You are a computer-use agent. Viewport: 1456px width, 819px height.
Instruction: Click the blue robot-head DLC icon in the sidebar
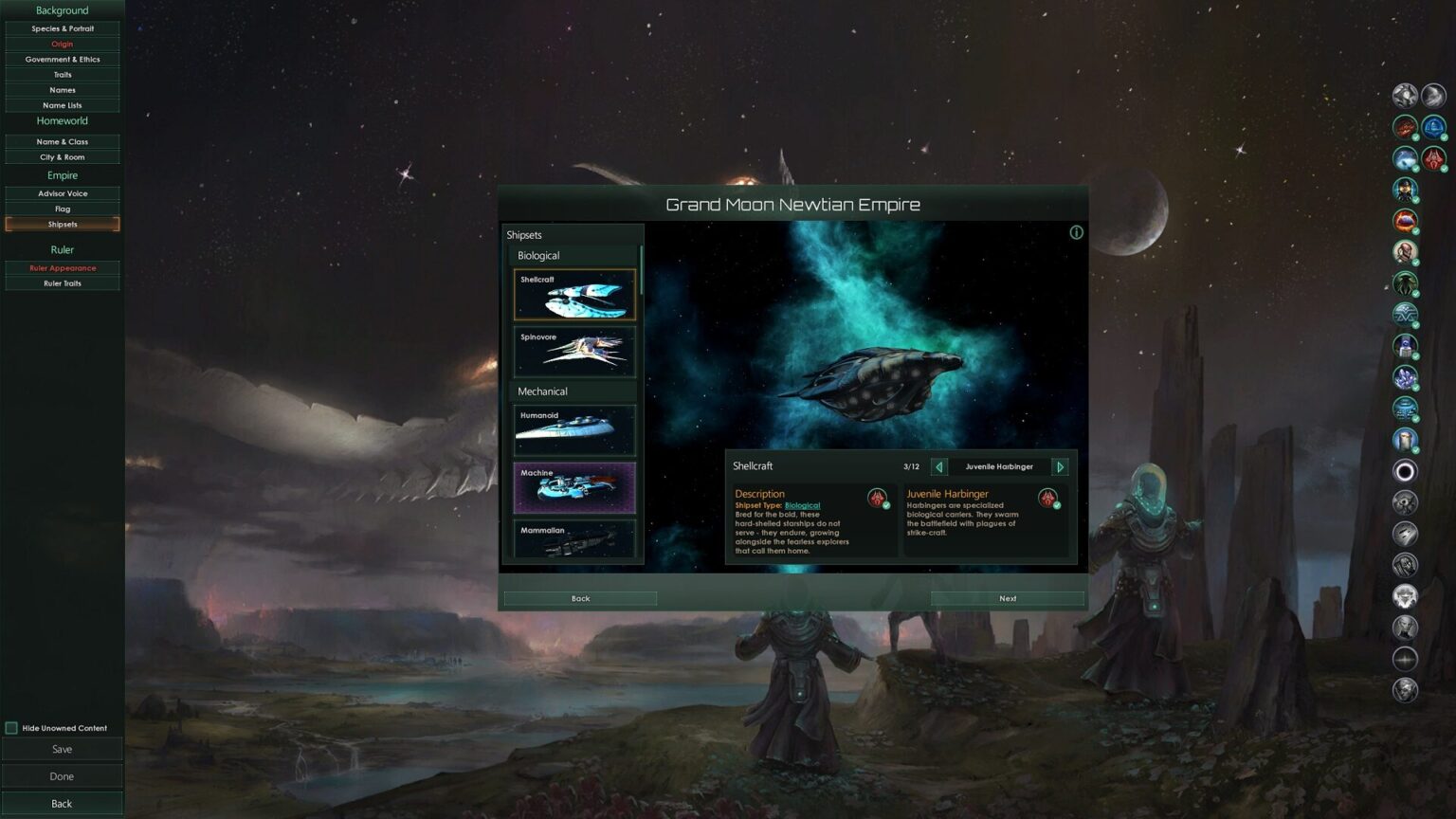pos(1406,346)
